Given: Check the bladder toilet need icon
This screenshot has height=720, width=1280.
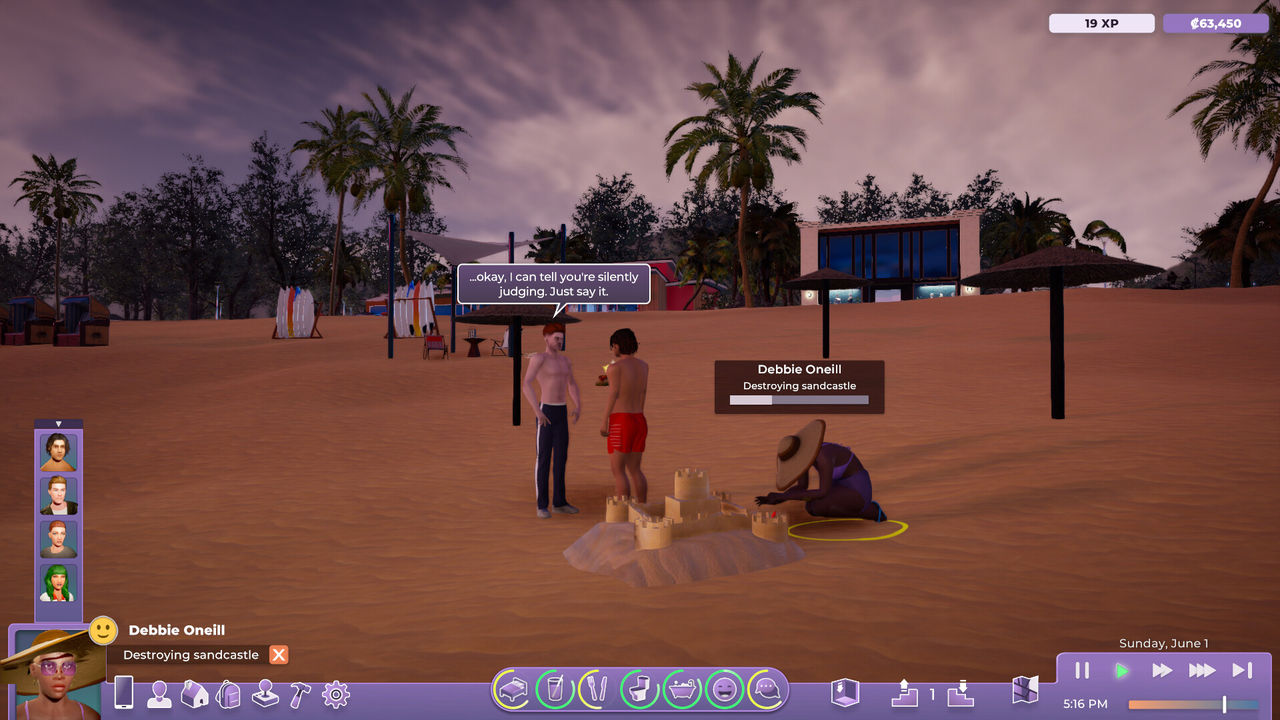Looking at the screenshot, I should coord(638,691).
